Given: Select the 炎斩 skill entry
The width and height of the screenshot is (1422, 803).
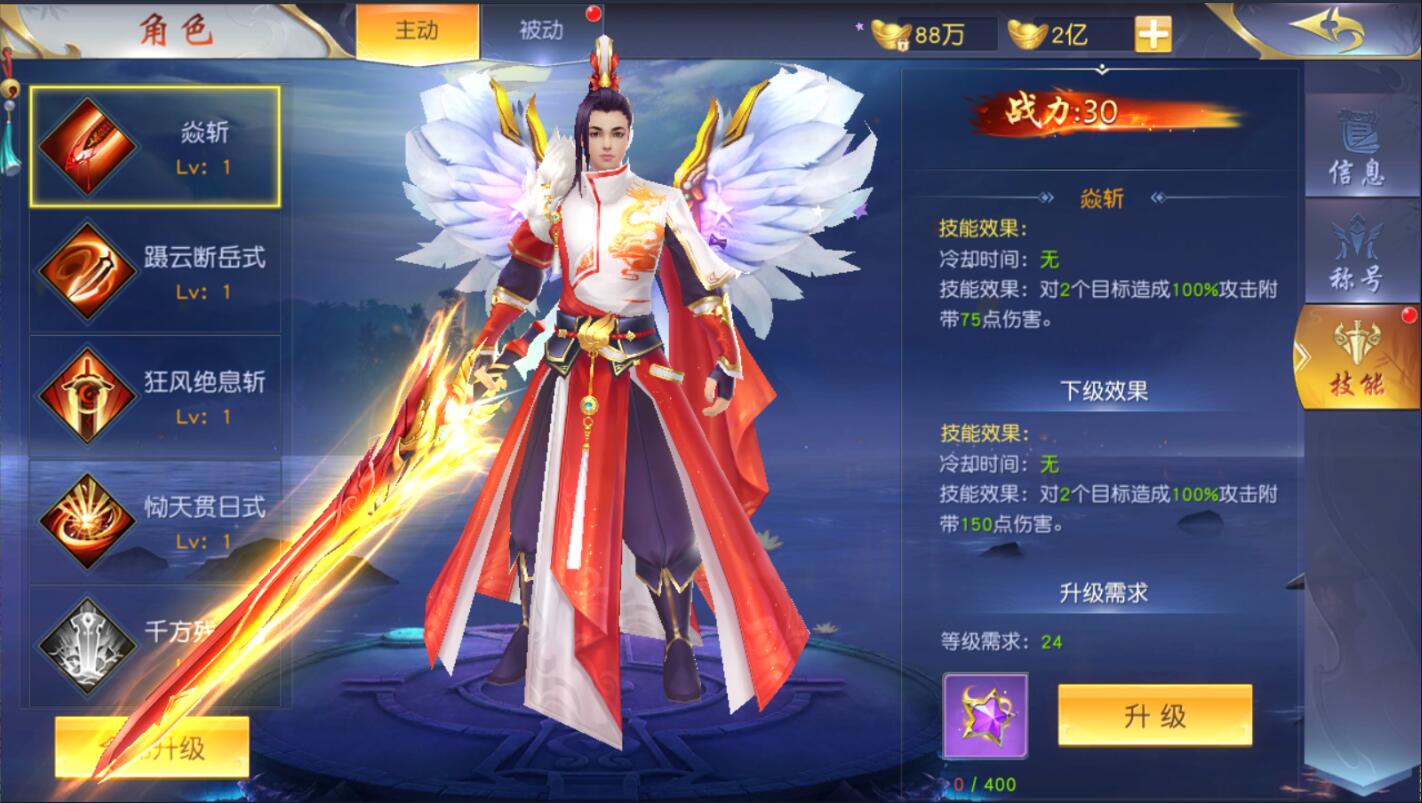Looking at the screenshot, I should pyautogui.click(x=155, y=146).
